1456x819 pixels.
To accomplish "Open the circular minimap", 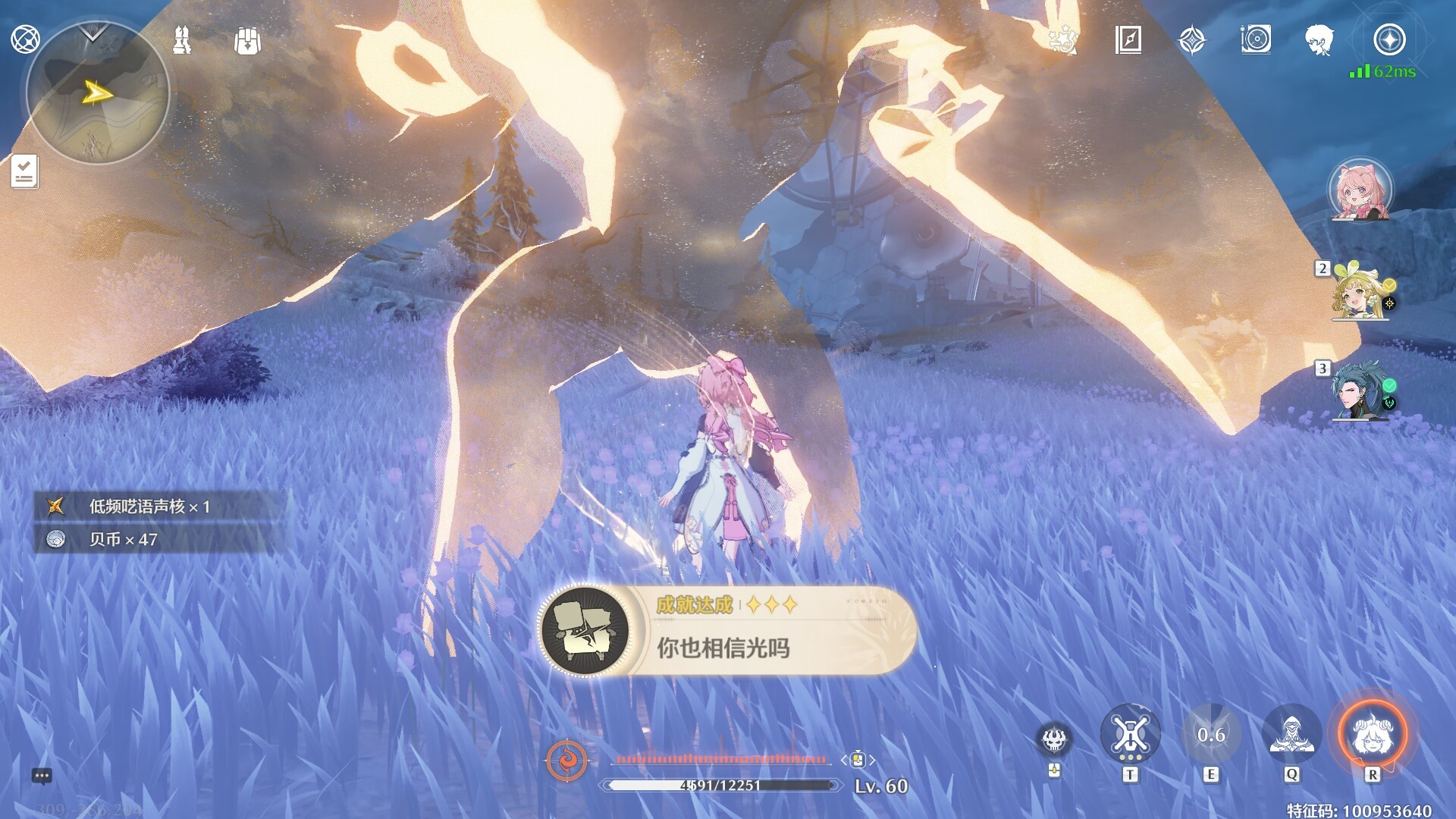I will click(97, 94).
